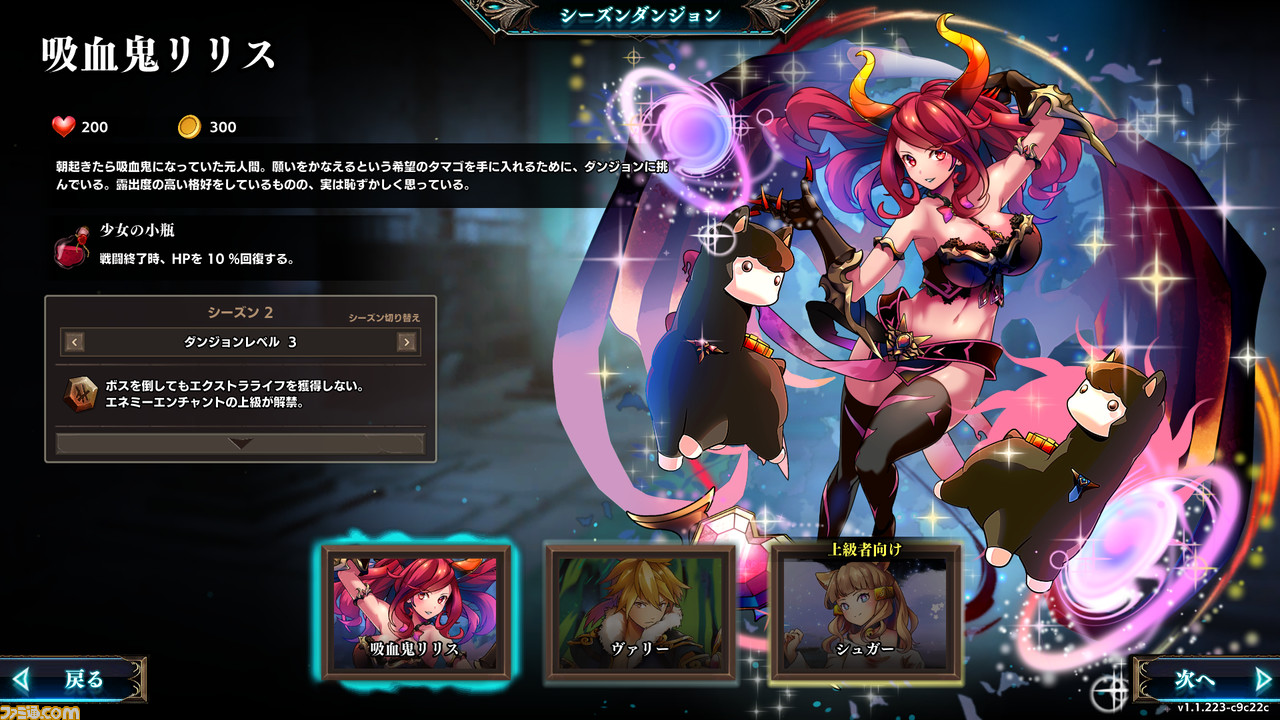
Task: Click the red heart HP icon
Action: [x=65, y=127]
